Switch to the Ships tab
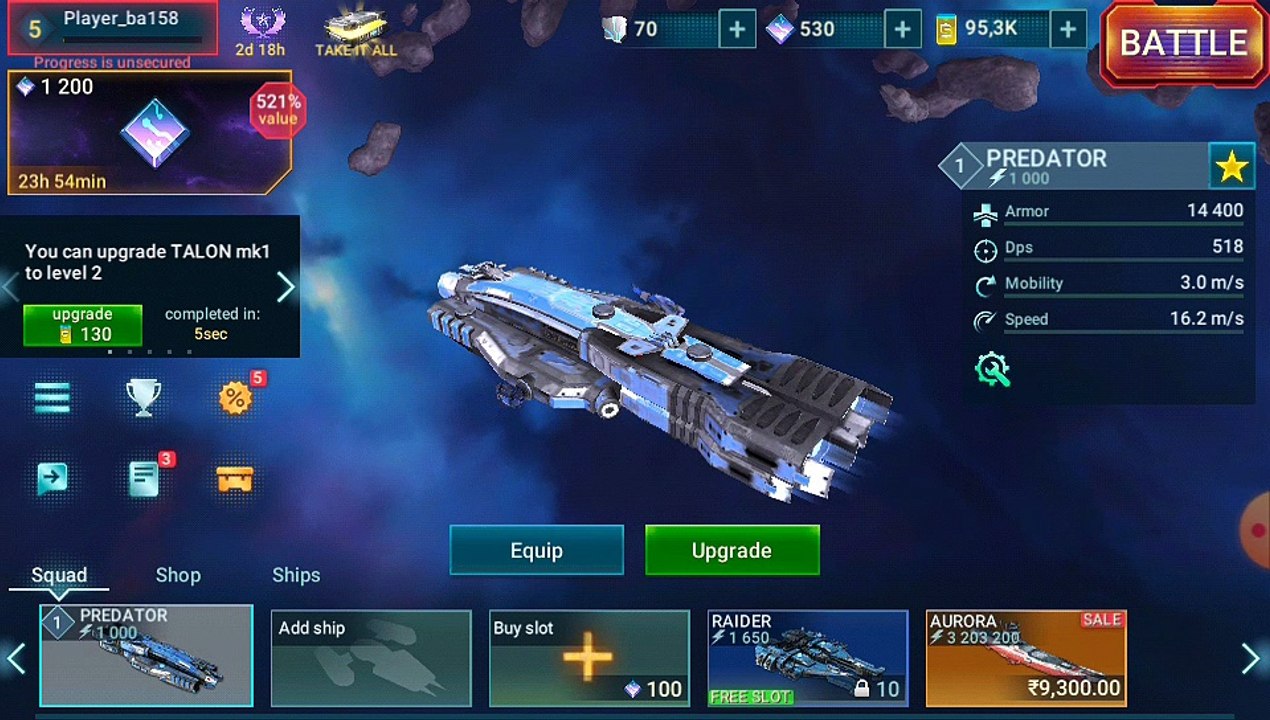 (x=296, y=575)
